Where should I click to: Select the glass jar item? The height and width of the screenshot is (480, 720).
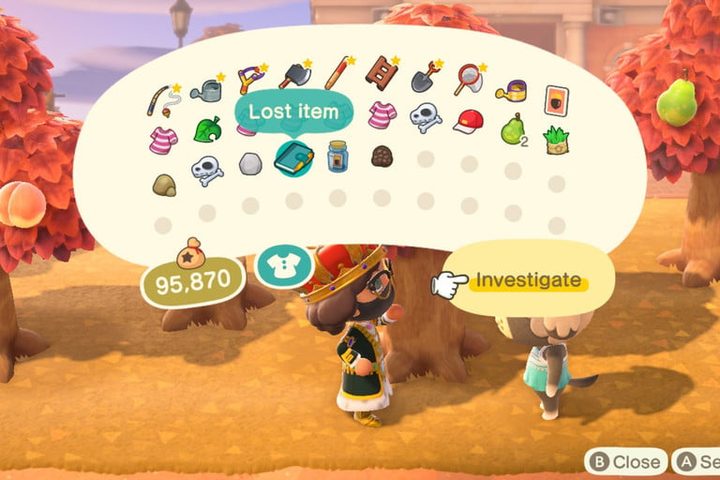click(337, 156)
